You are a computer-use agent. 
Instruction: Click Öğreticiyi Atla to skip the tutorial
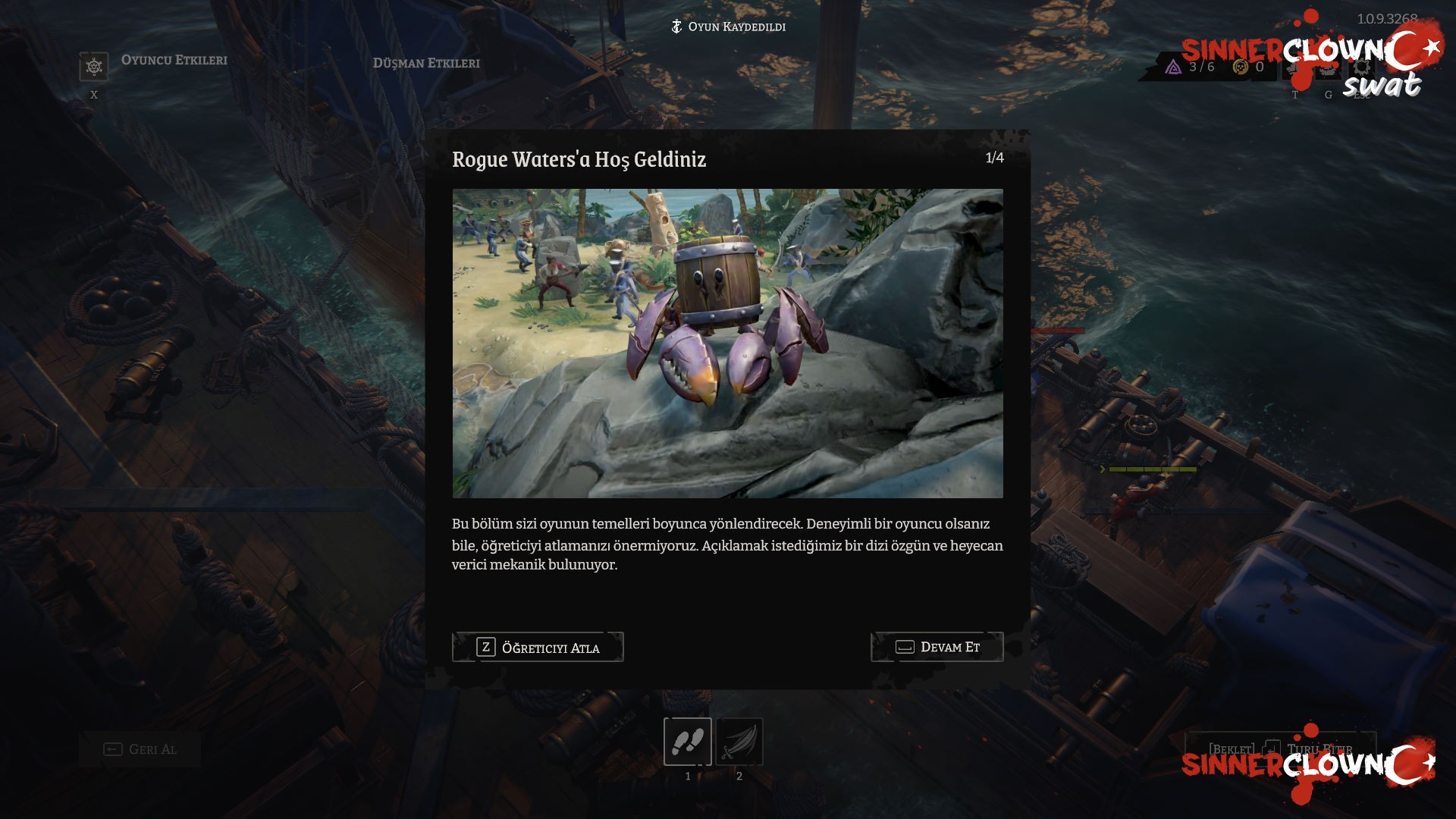(537, 647)
